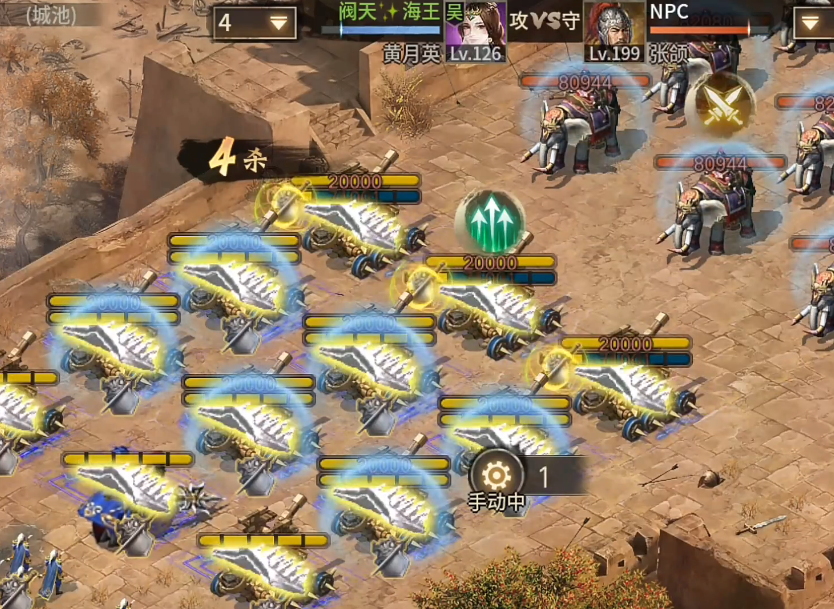Select Zhang Ling's defender portrait
The height and width of the screenshot is (609, 834).
click(613, 24)
